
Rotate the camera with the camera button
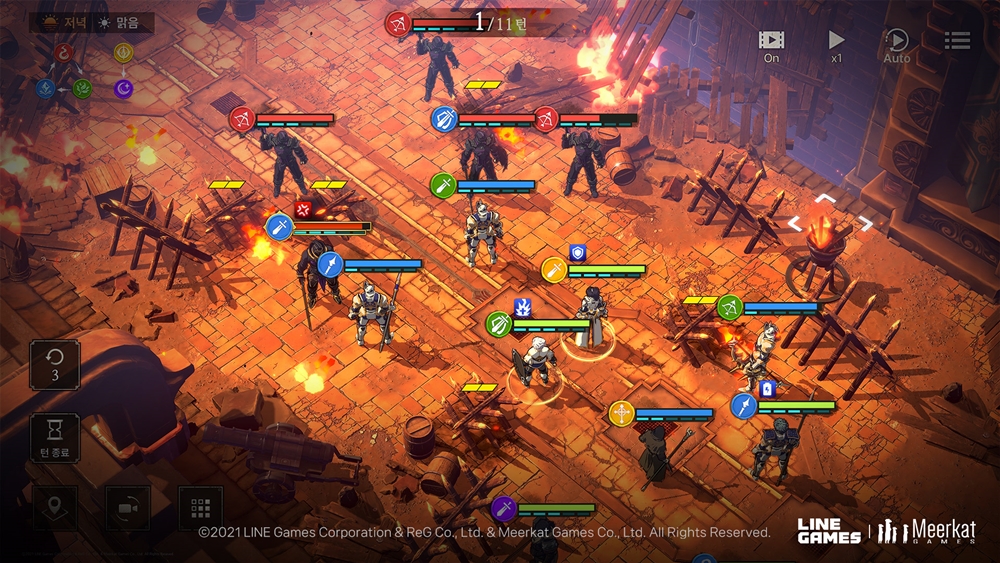128,507
